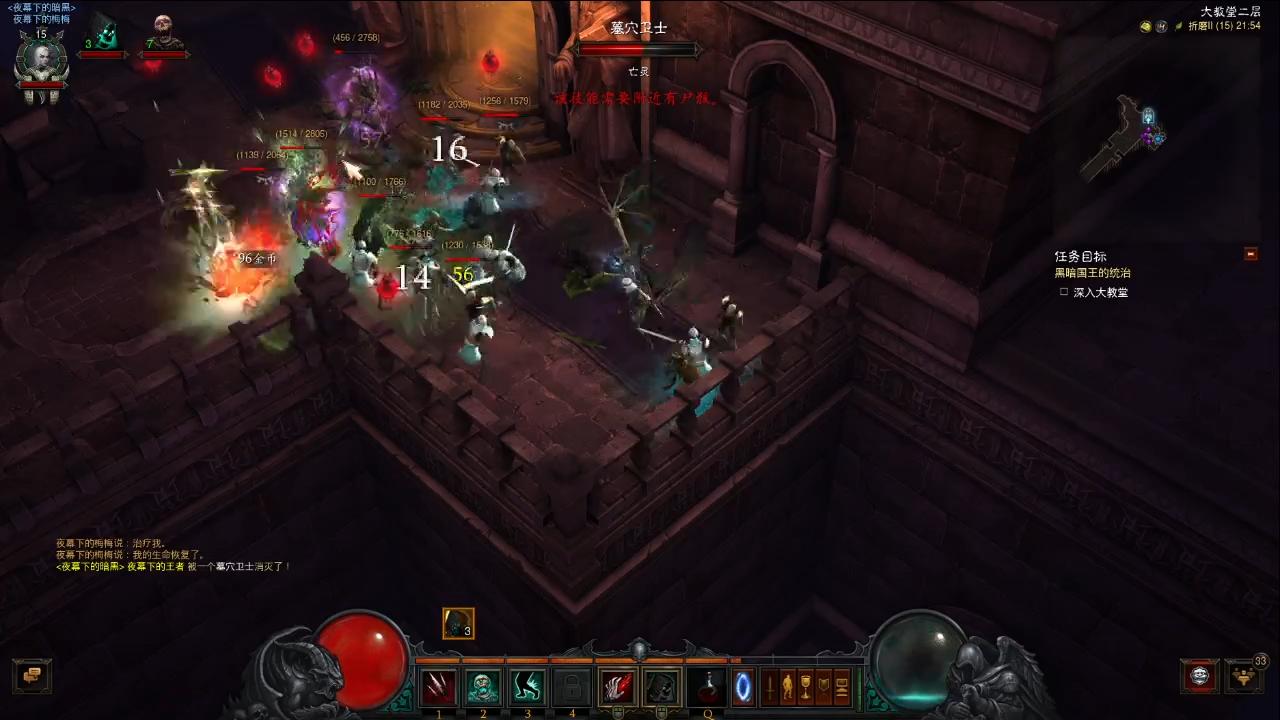Open the chat speech bubble button
This screenshot has width=1280, height=720.
pyautogui.click(x=31, y=676)
